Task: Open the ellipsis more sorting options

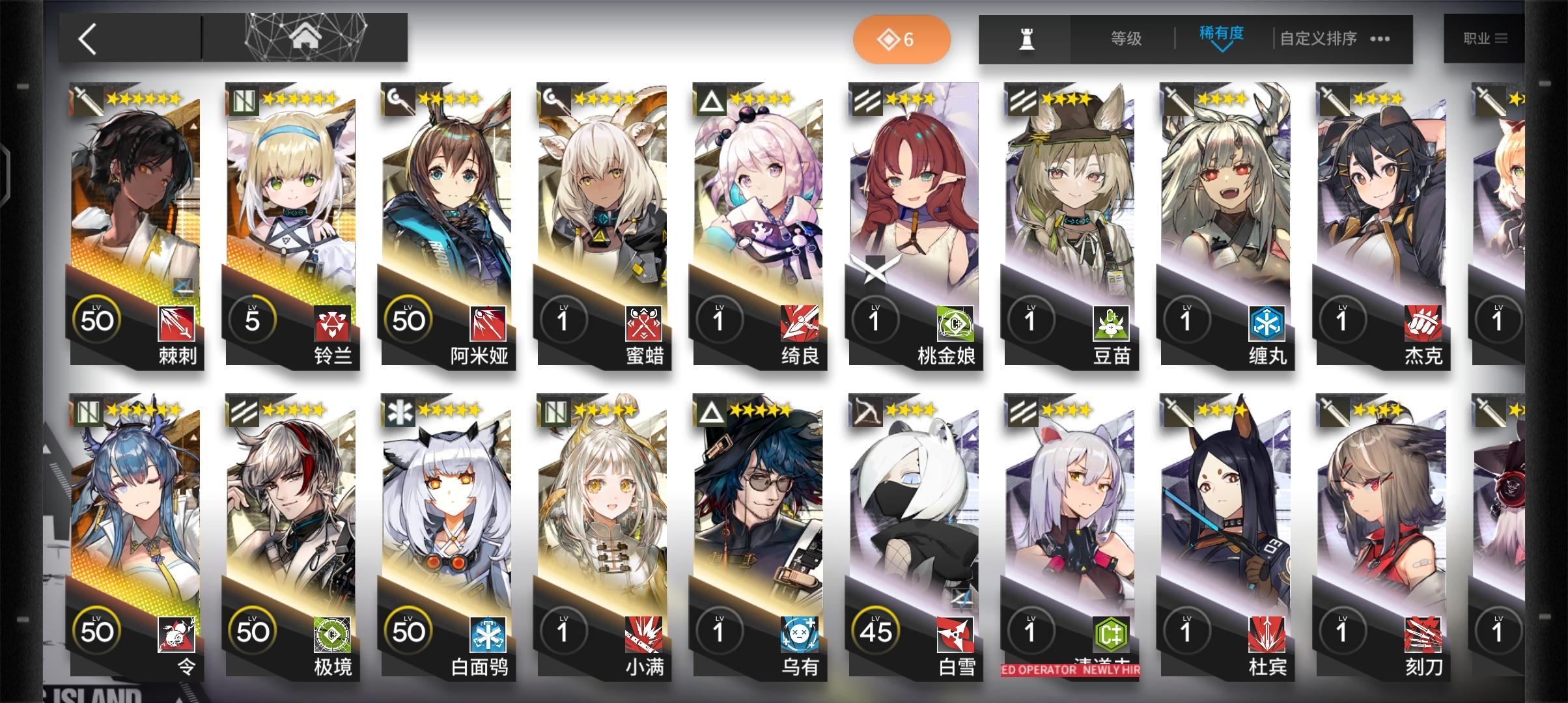Action: point(1379,39)
